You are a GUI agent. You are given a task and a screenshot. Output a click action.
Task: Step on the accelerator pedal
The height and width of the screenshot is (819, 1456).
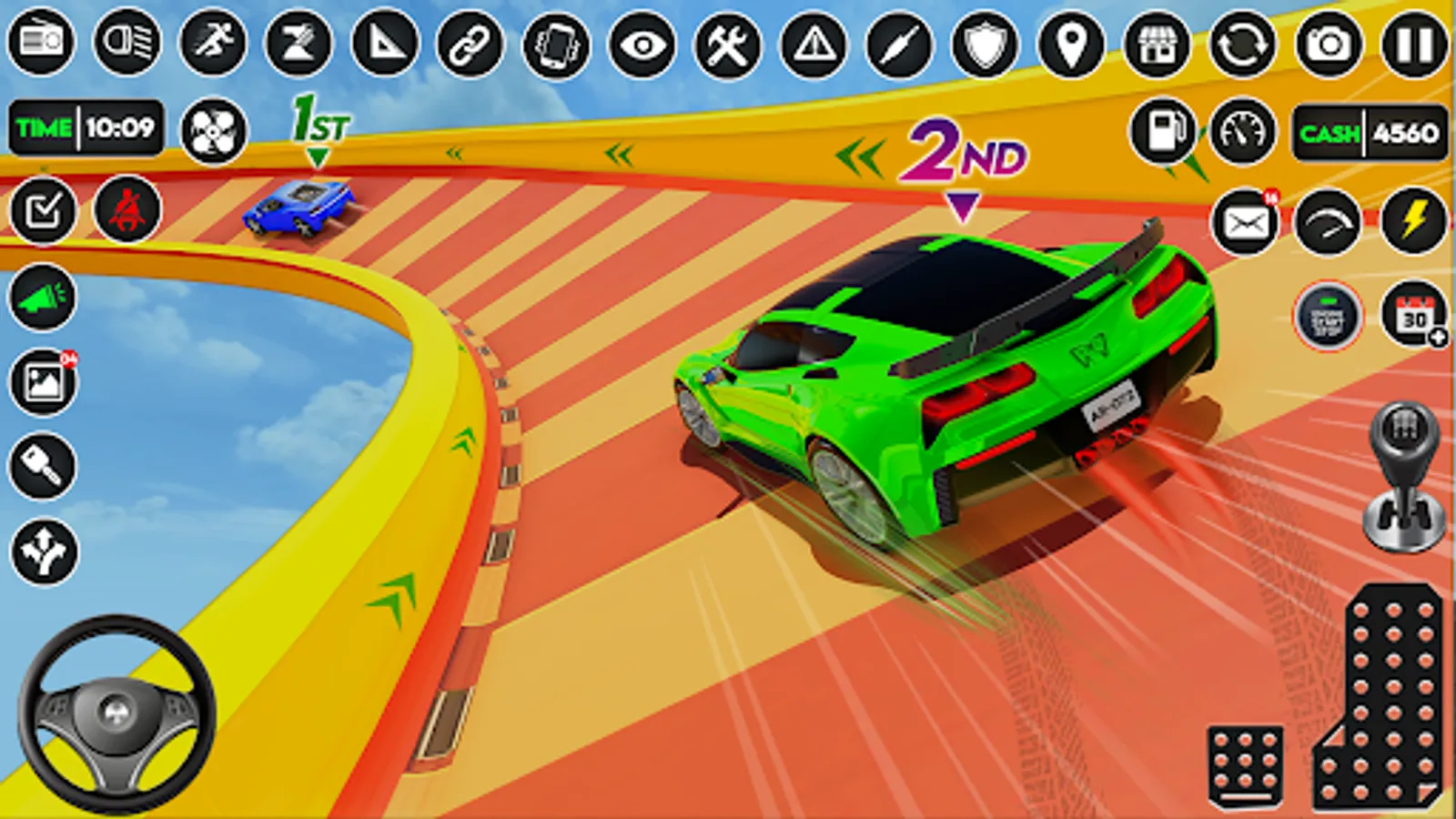pos(1383,701)
